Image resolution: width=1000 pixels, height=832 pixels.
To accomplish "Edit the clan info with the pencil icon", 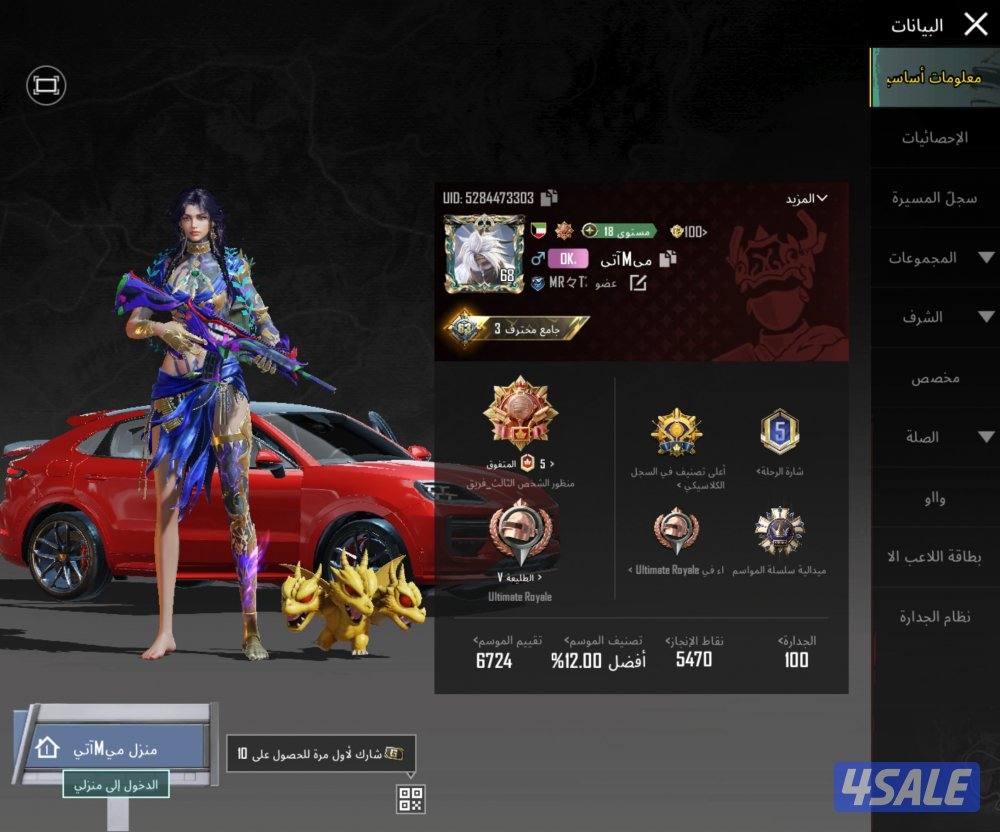I will 637,284.
